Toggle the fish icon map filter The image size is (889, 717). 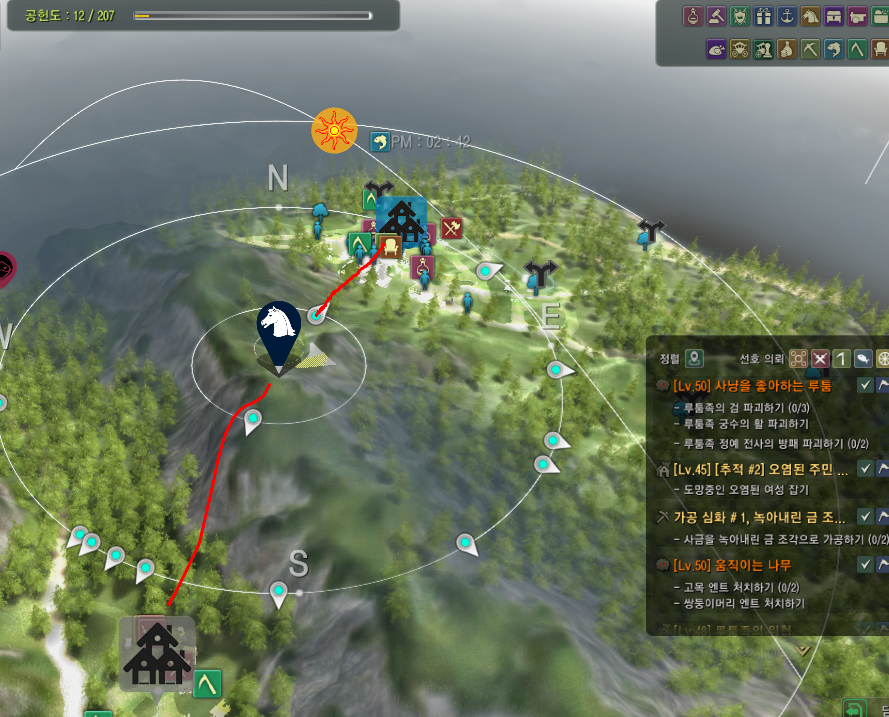coord(834,49)
